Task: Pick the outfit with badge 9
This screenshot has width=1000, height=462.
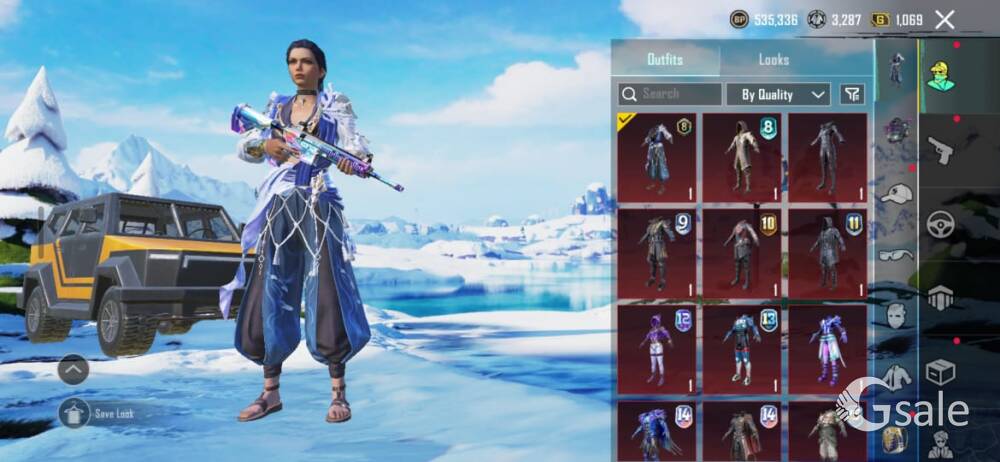Action: (656, 252)
